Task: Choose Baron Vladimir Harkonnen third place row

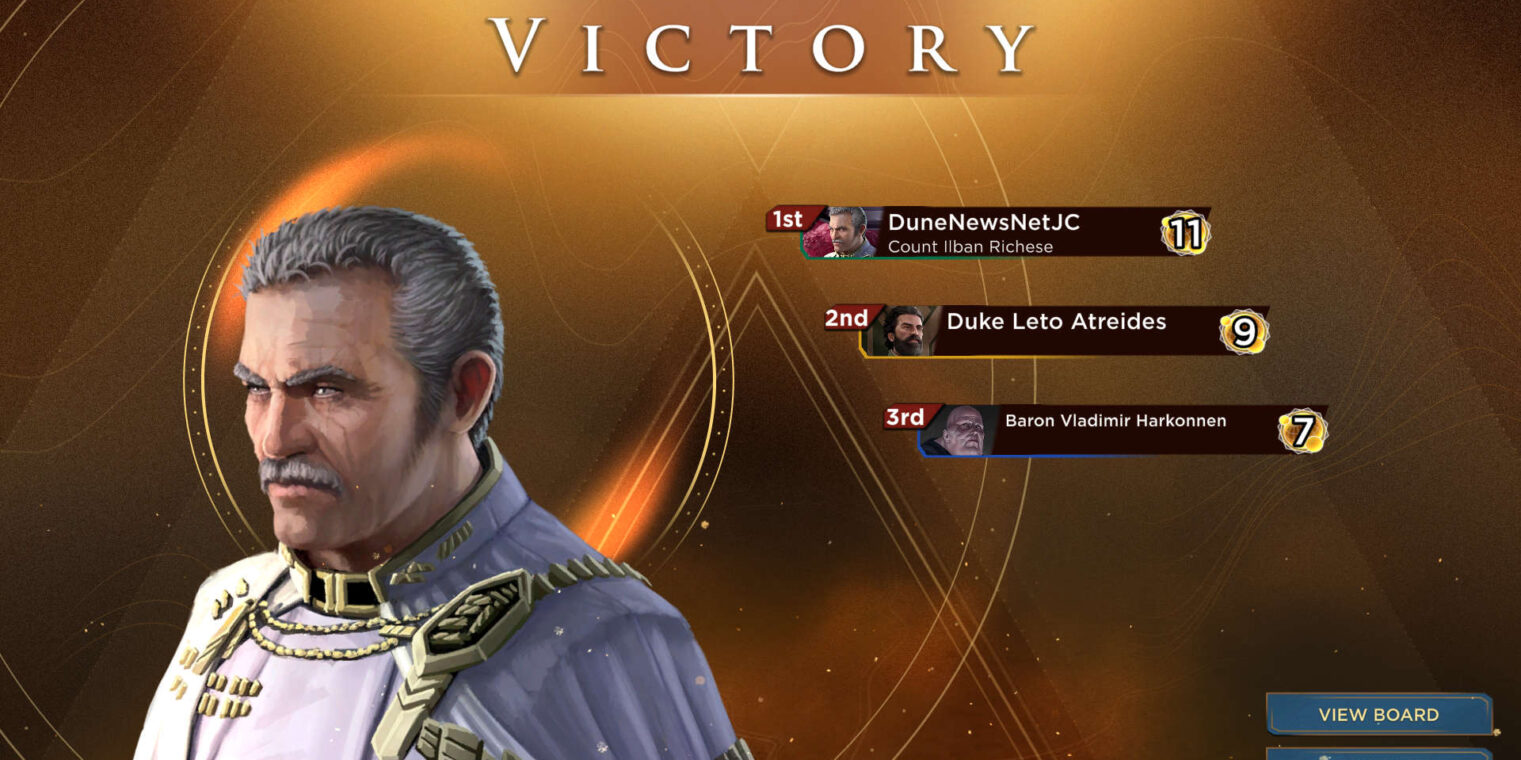Action: click(1115, 430)
